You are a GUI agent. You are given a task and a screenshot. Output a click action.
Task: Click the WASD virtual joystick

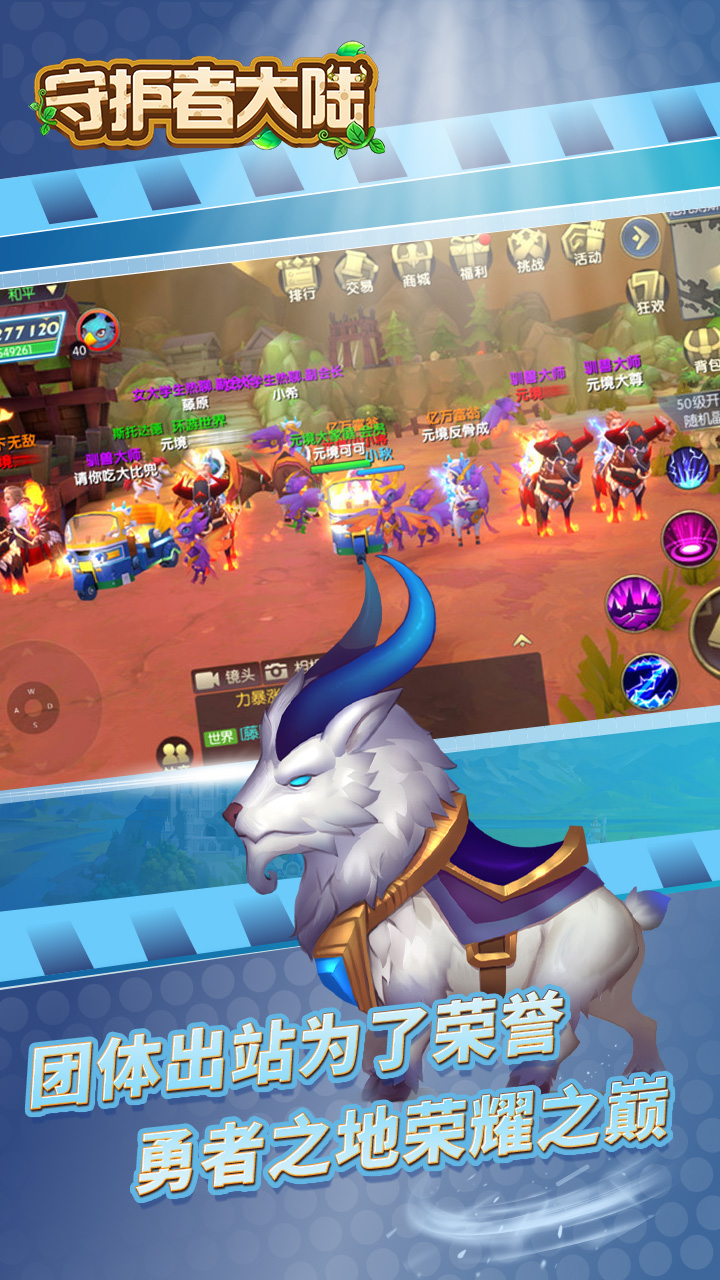(38, 706)
